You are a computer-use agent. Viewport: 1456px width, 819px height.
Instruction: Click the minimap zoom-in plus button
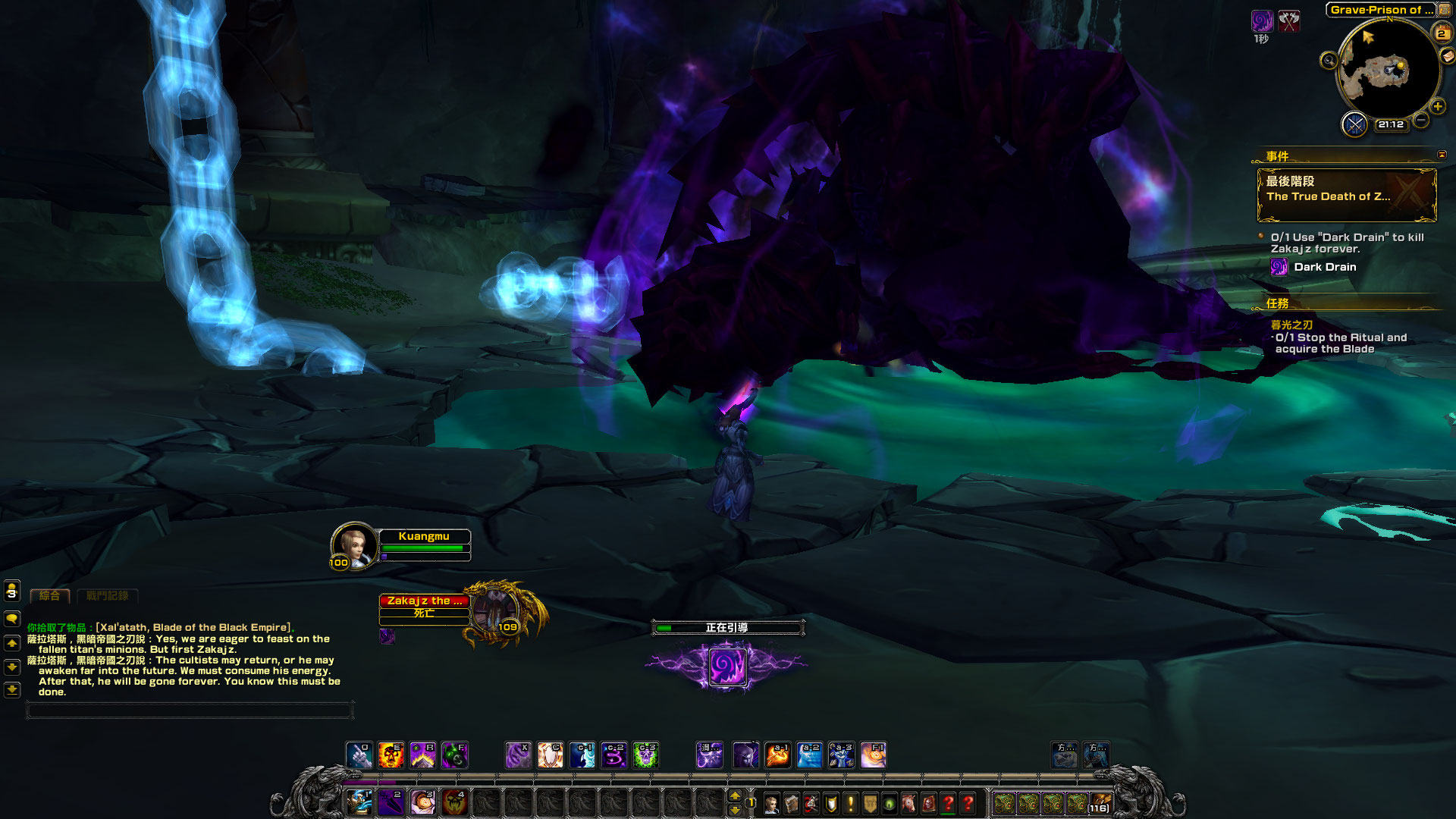tap(1437, 107)
